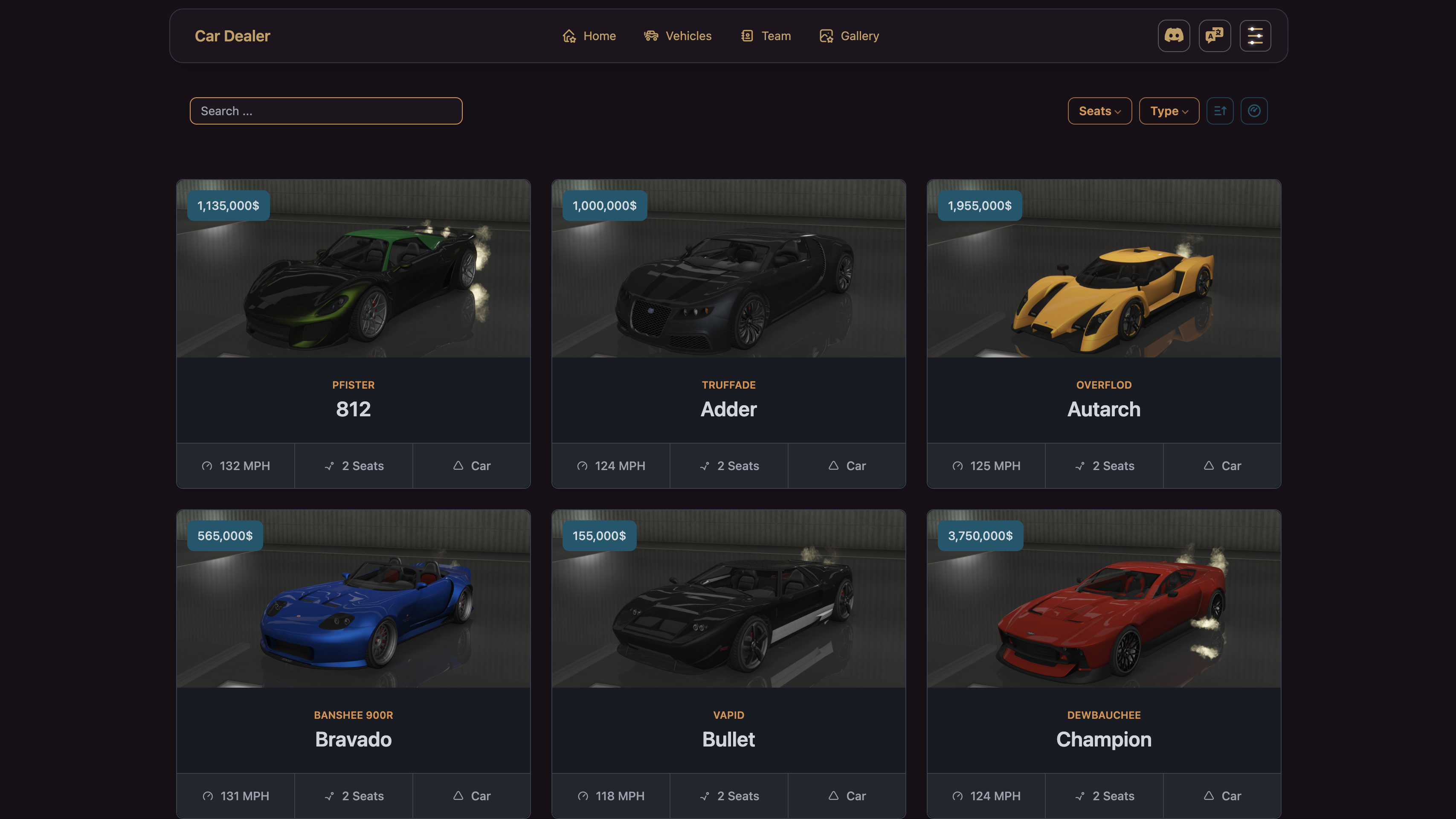Image resolution: width=1456 pixels, height=819 pixels.
Task: Open the sliders settings button
Action: coord(1256,36)
